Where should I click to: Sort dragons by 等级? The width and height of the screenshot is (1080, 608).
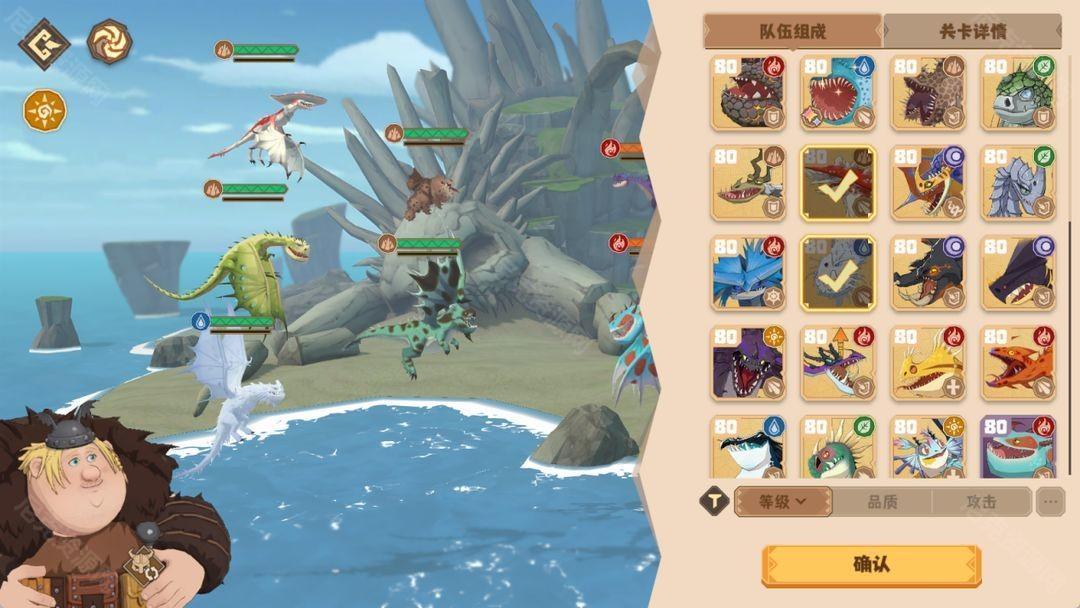(782, 501)
